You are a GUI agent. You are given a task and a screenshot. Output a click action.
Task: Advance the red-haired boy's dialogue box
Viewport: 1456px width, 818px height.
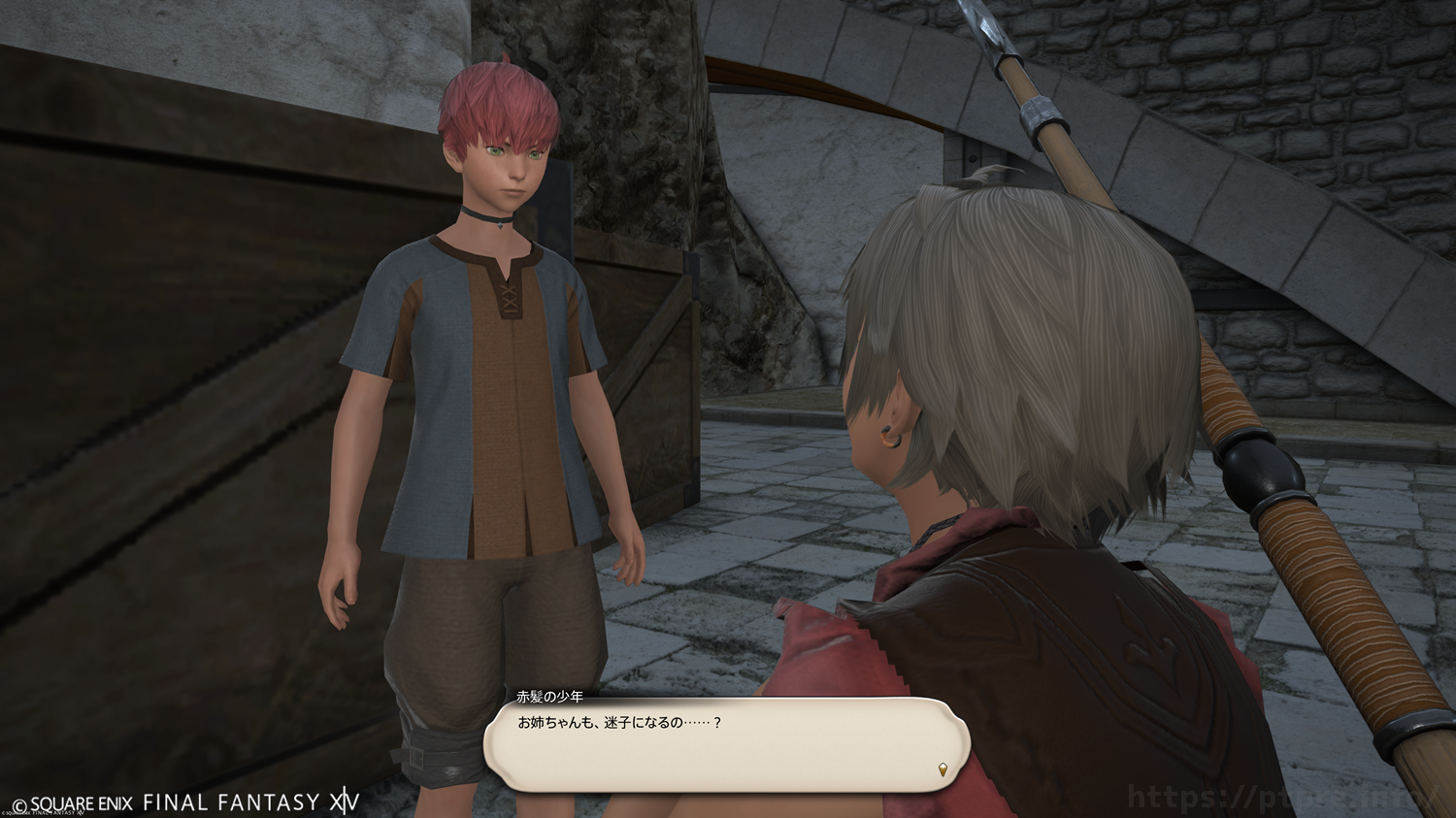click(x=726, y=745)
